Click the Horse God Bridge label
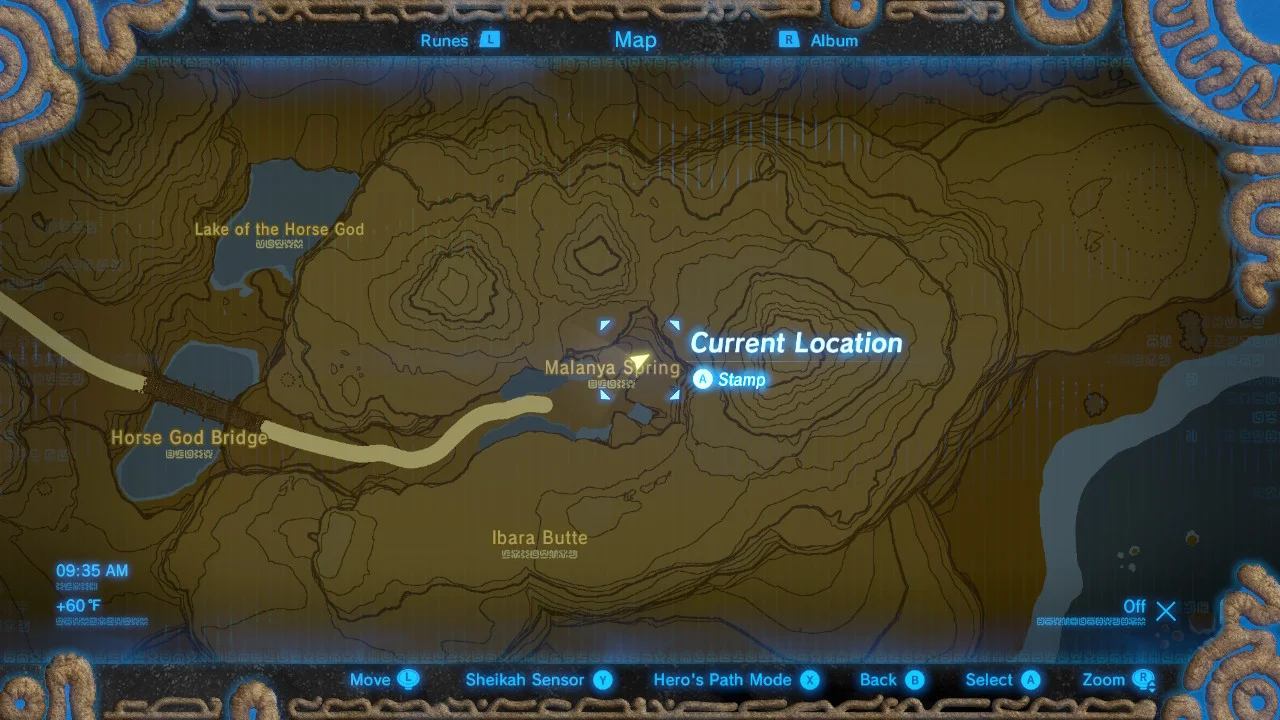1280x720 pixels. (x=188, y=438)
